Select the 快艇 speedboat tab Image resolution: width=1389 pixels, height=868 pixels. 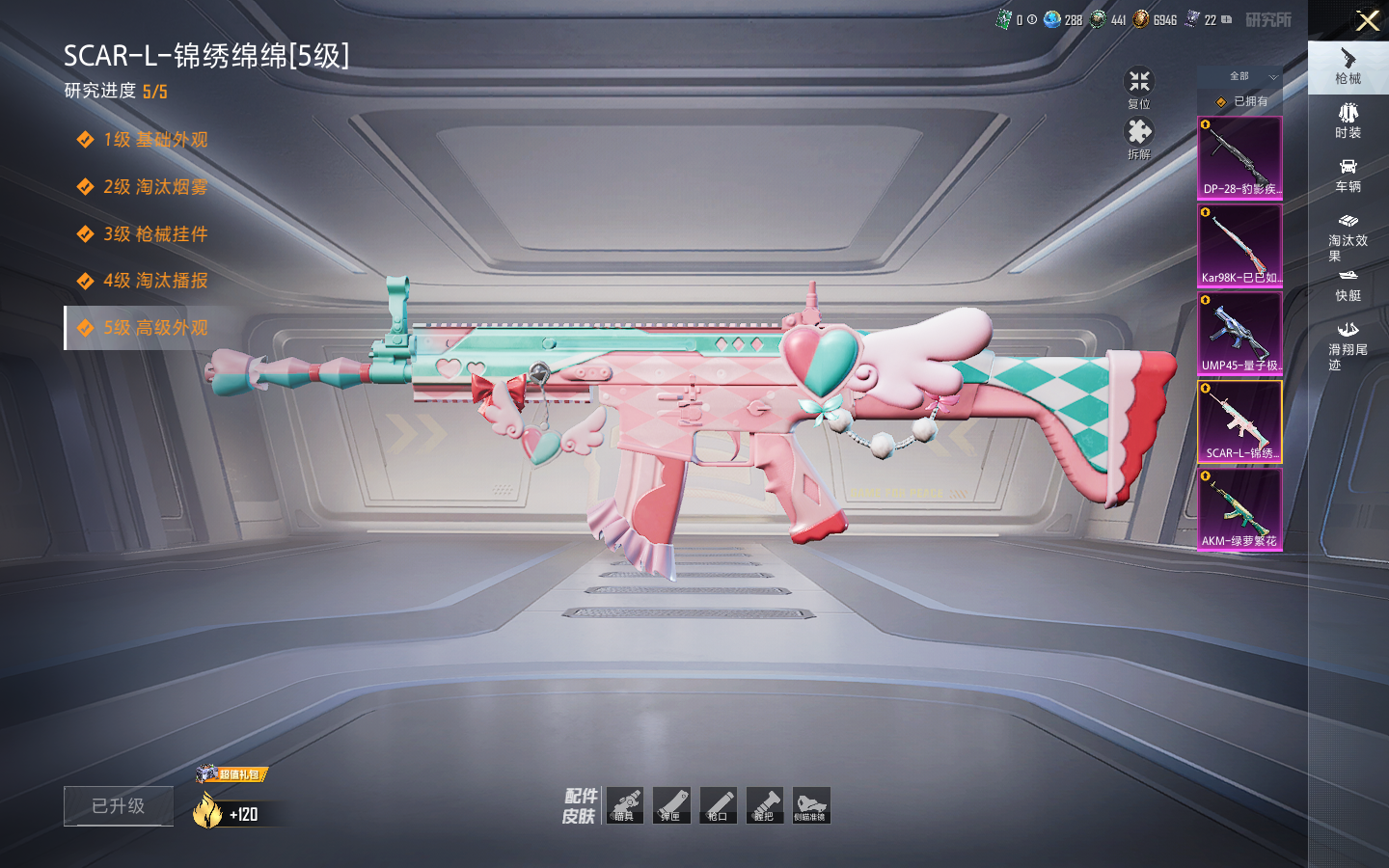coord(1348,285)
